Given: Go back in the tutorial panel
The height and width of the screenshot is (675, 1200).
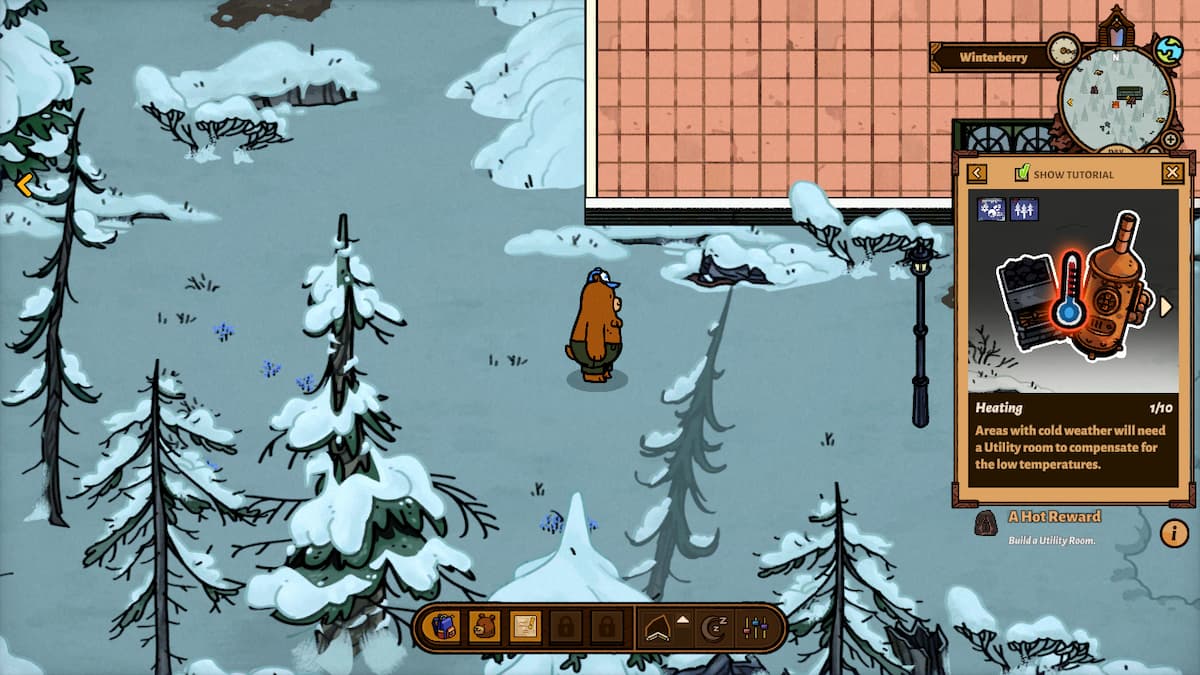Looking at the screenshot, I should (x=977, y=173).
